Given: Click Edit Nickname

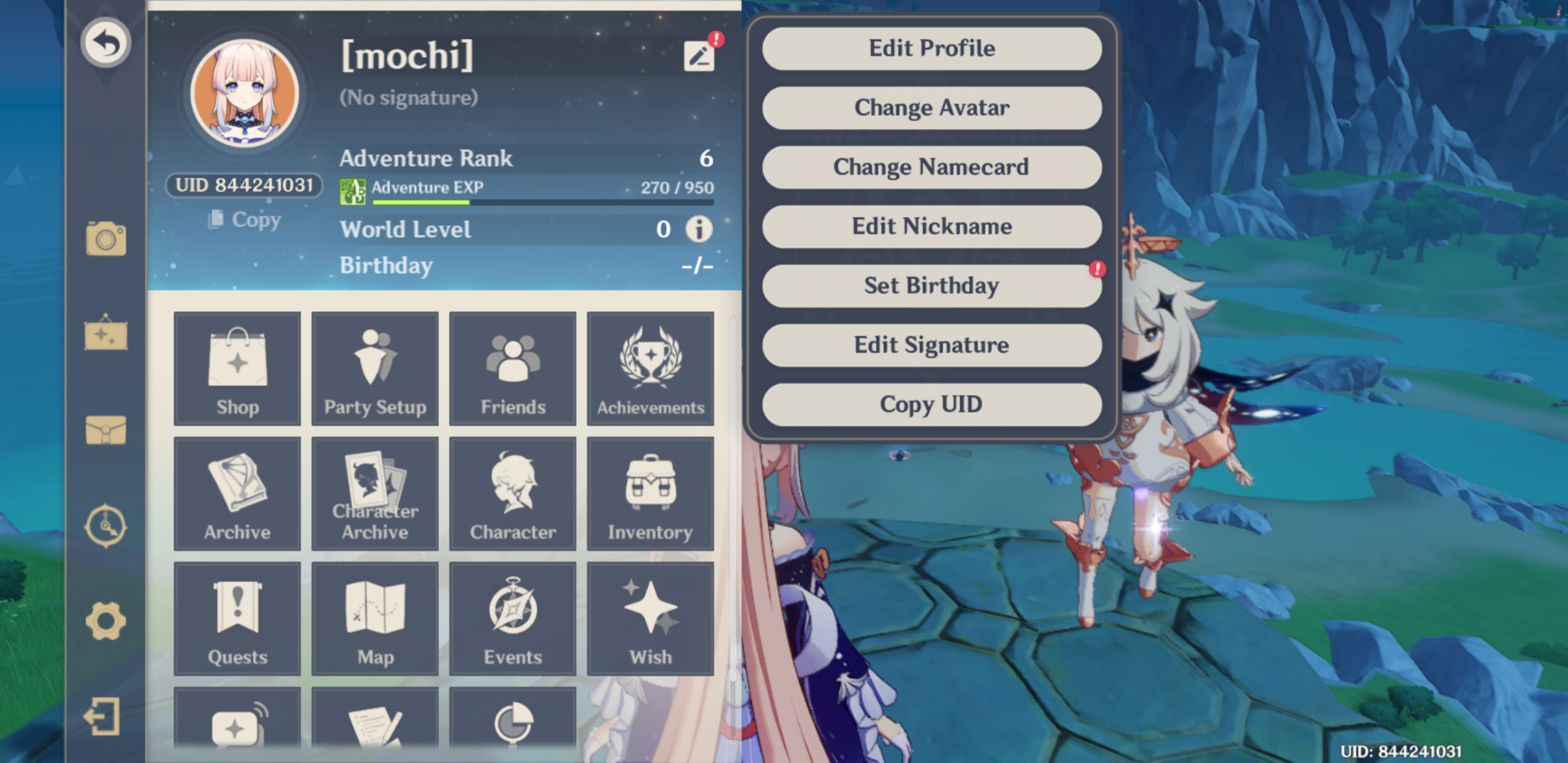Looking at the screenshot, I should point(931,226).
